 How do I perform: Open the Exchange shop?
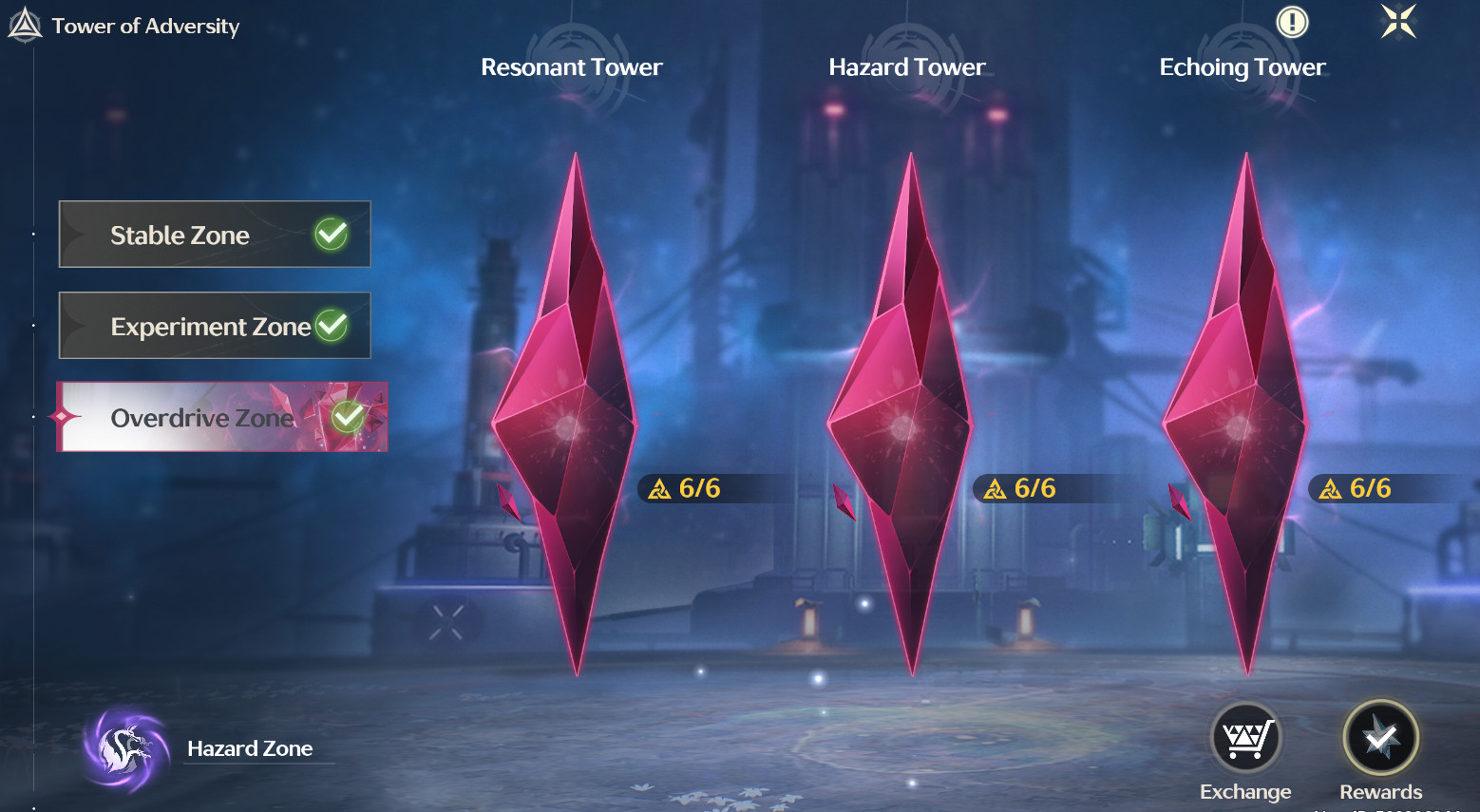click(x=1245, y=739)
